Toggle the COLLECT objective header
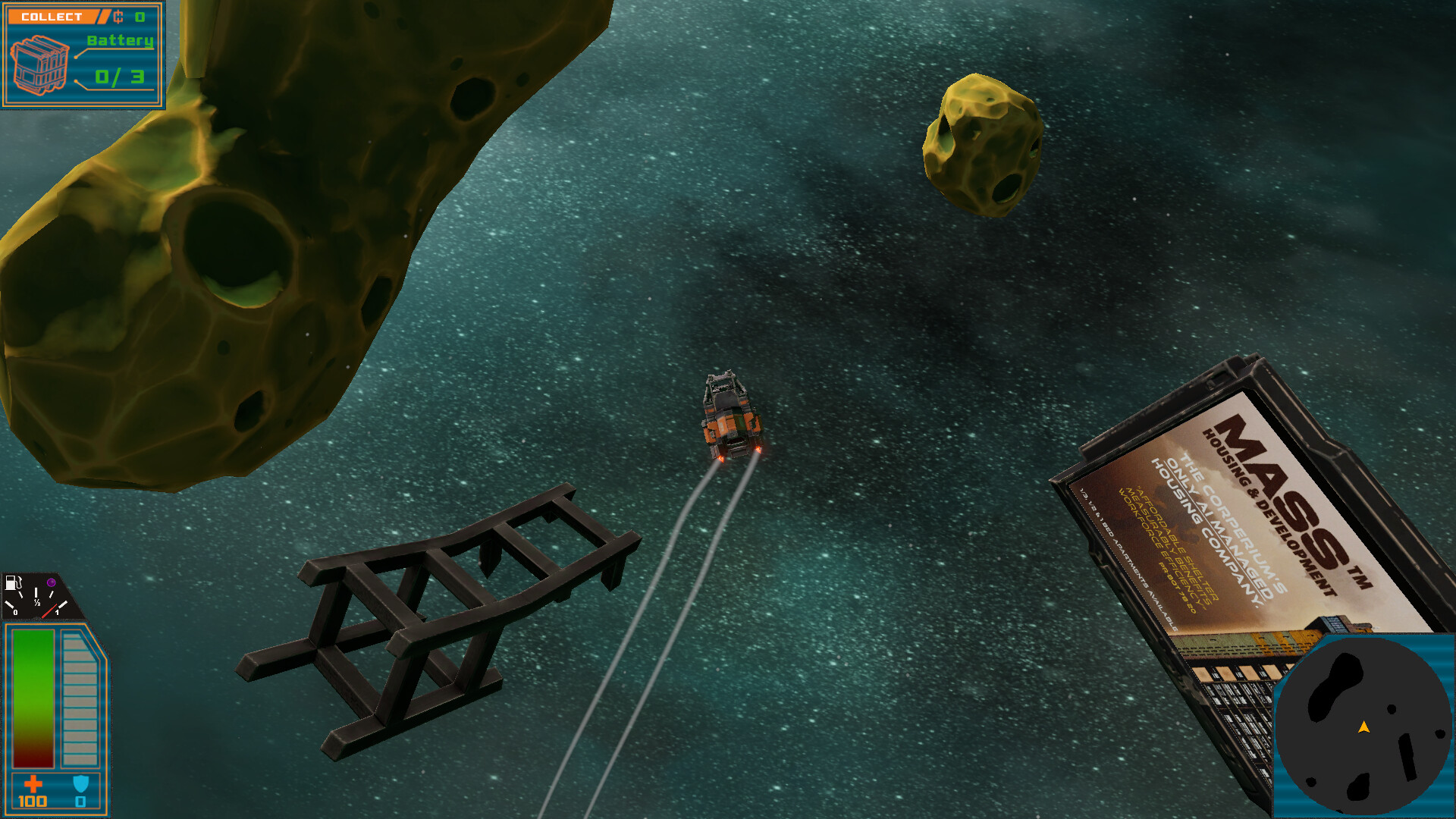Screen dimensions: 1456x819 tap(51, 16)
